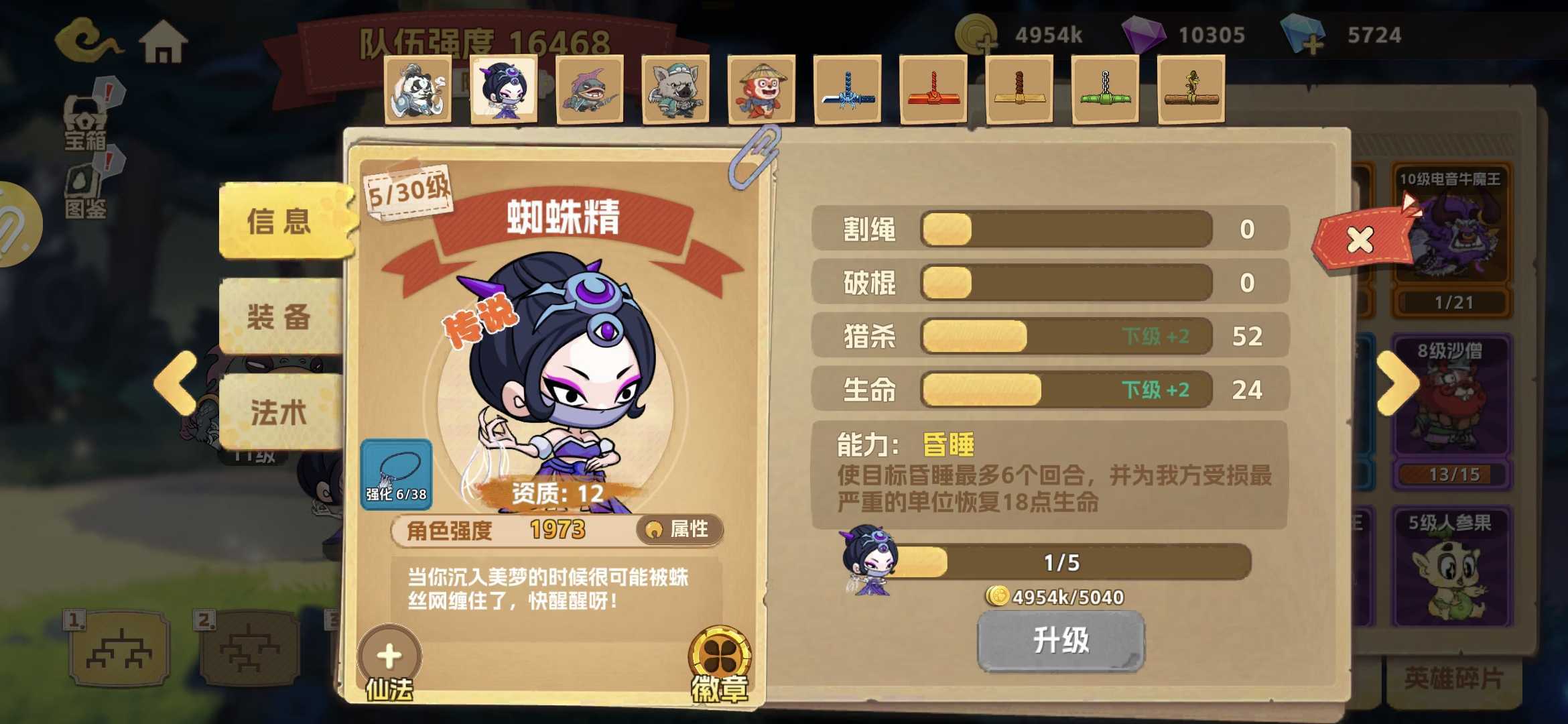Image resolution: width=1568 pixels, height=724 pixels.
Task: Open the 法术 spells tab
Action: point(279,412)
